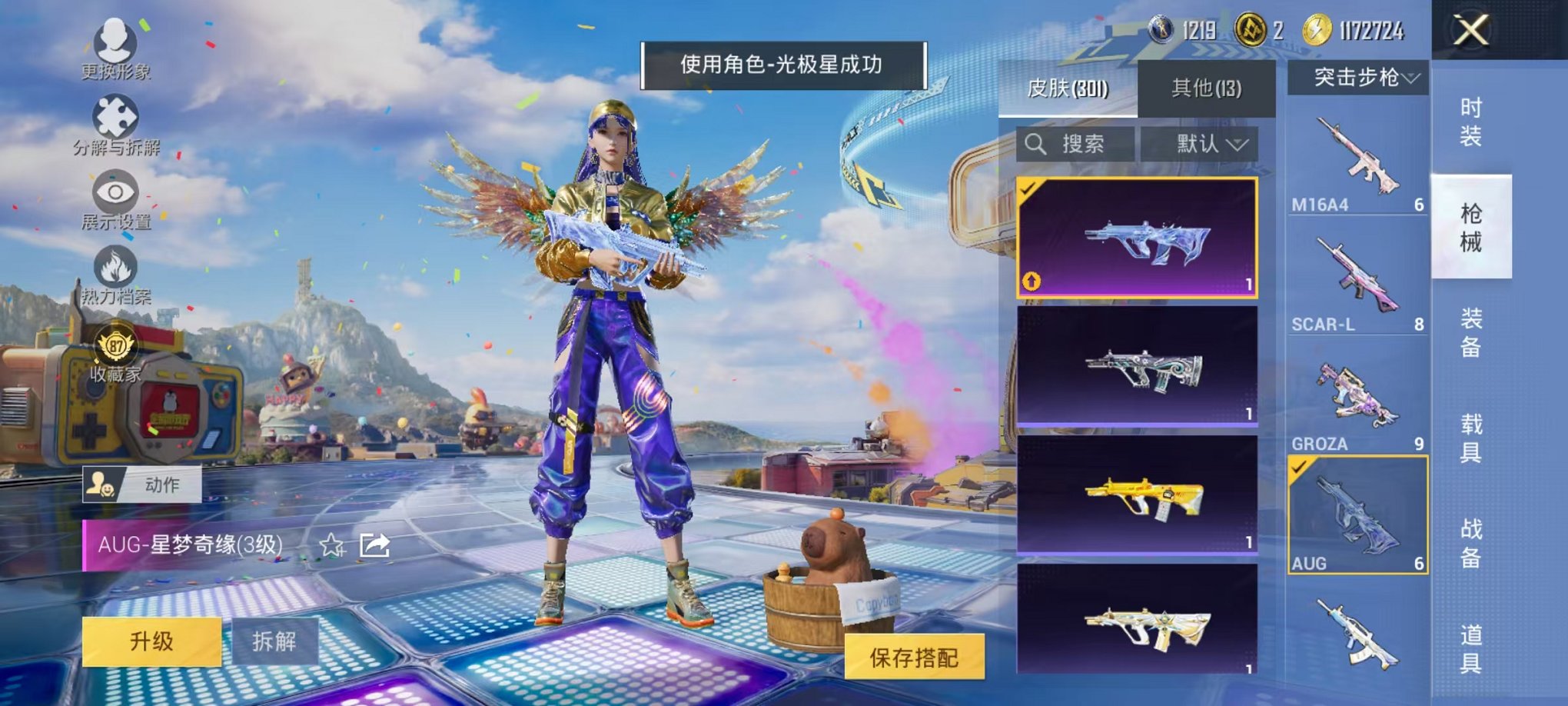Click the search magnifier icon

tap(1036, 145)
